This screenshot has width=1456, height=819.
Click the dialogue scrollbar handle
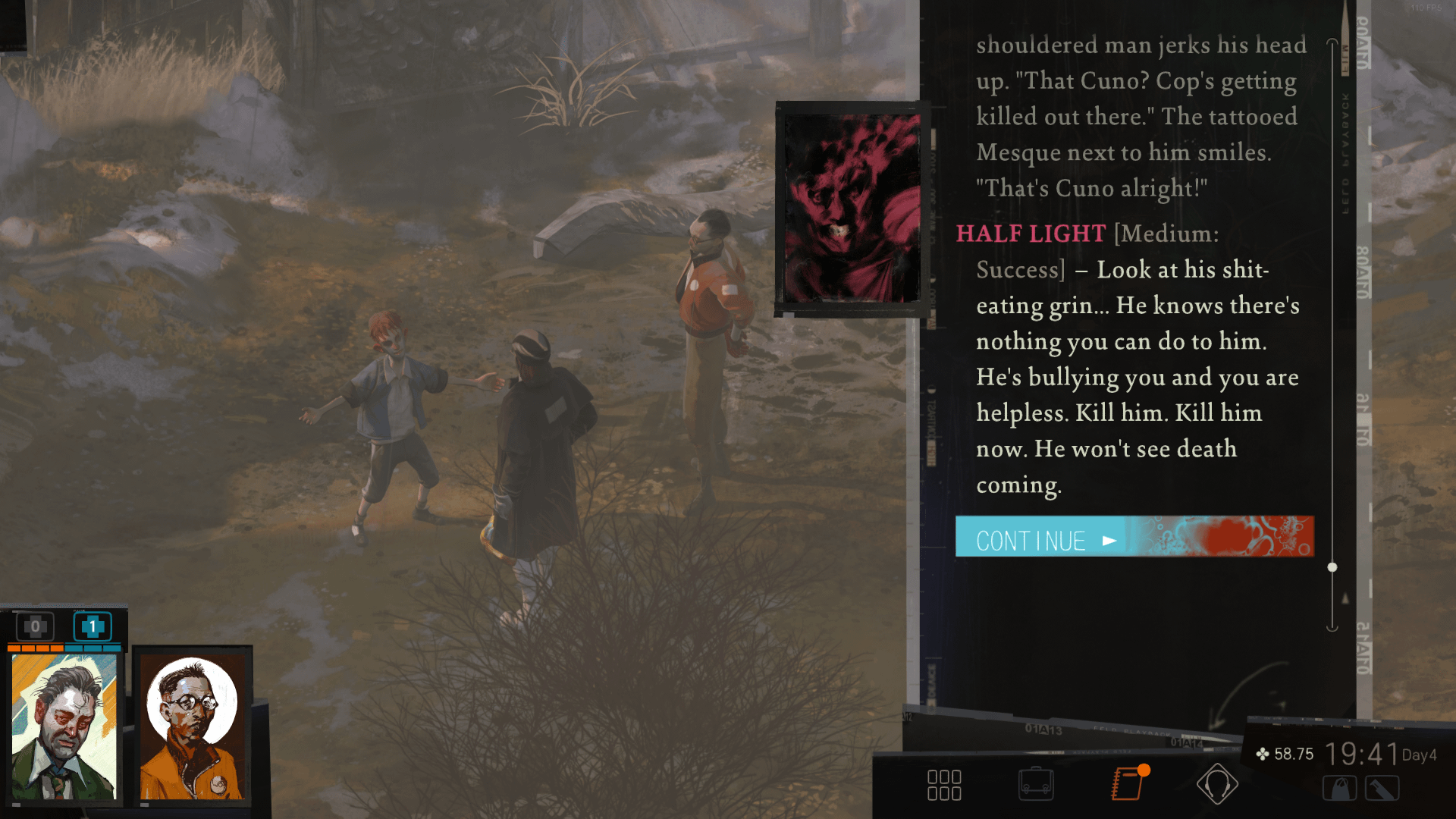[x=1332, y=567]
